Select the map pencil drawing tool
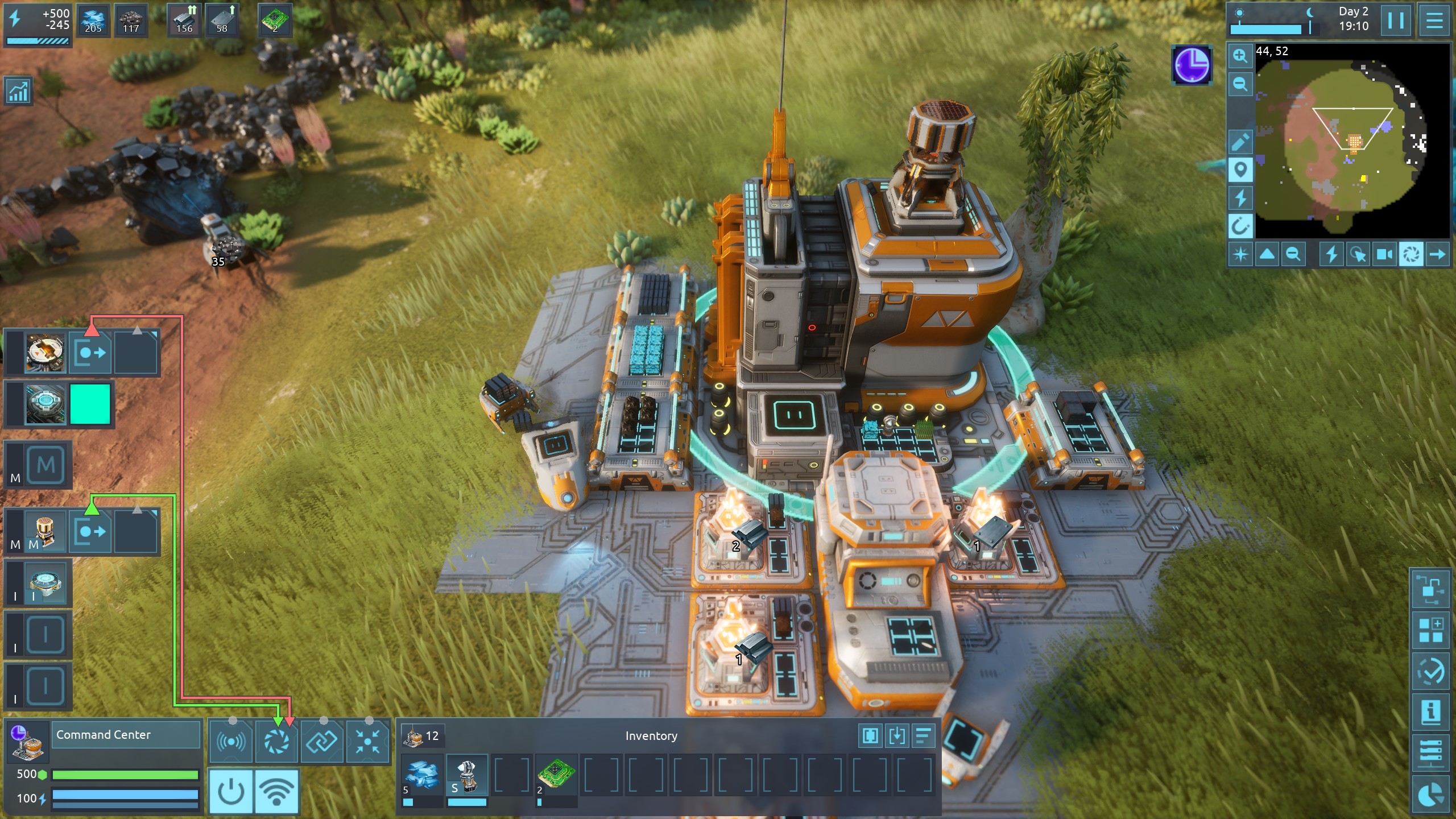The height and width of the screenshot is (819, 1456). 1240,142
